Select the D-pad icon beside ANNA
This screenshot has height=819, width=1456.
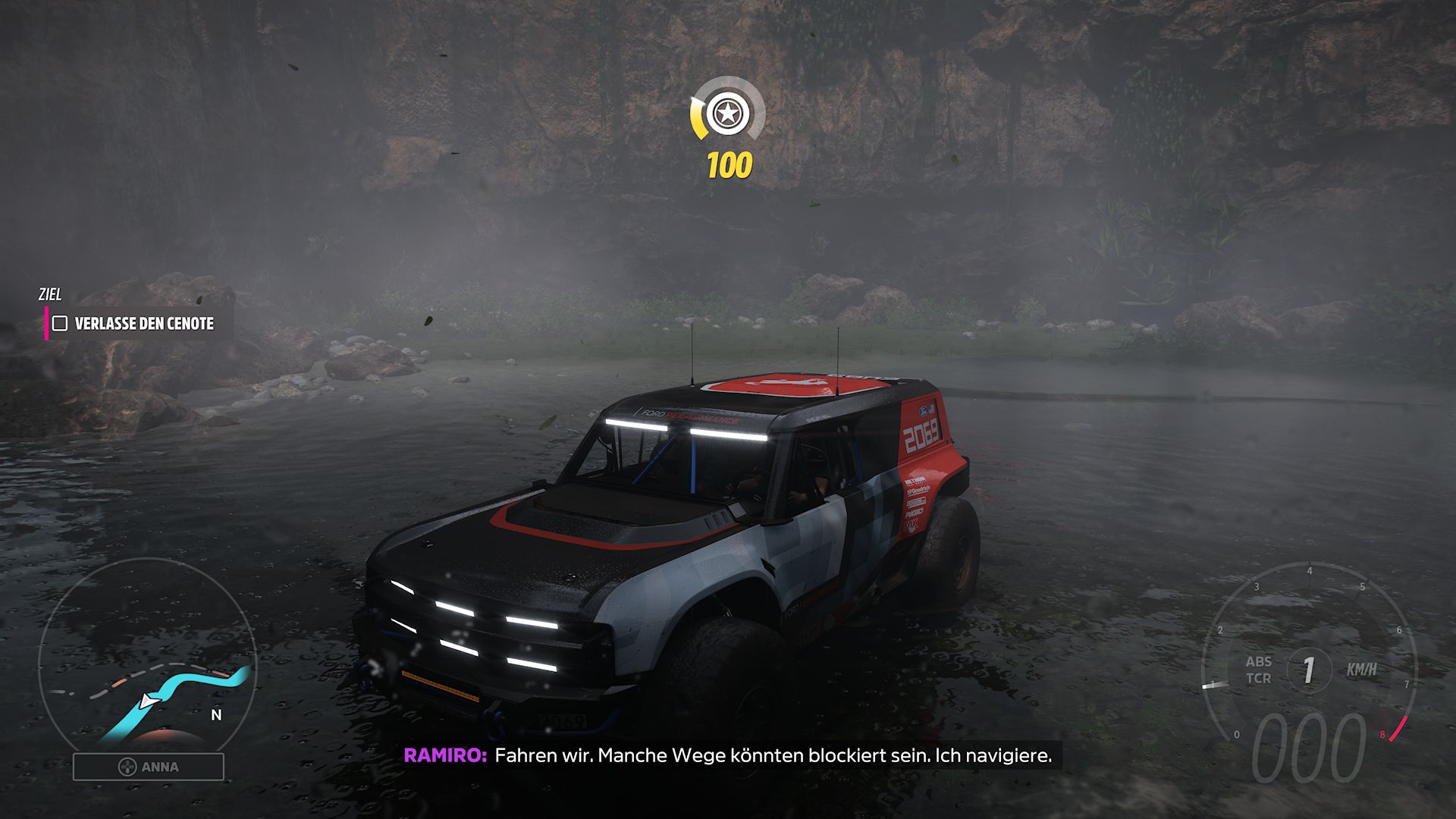(129, 767)
